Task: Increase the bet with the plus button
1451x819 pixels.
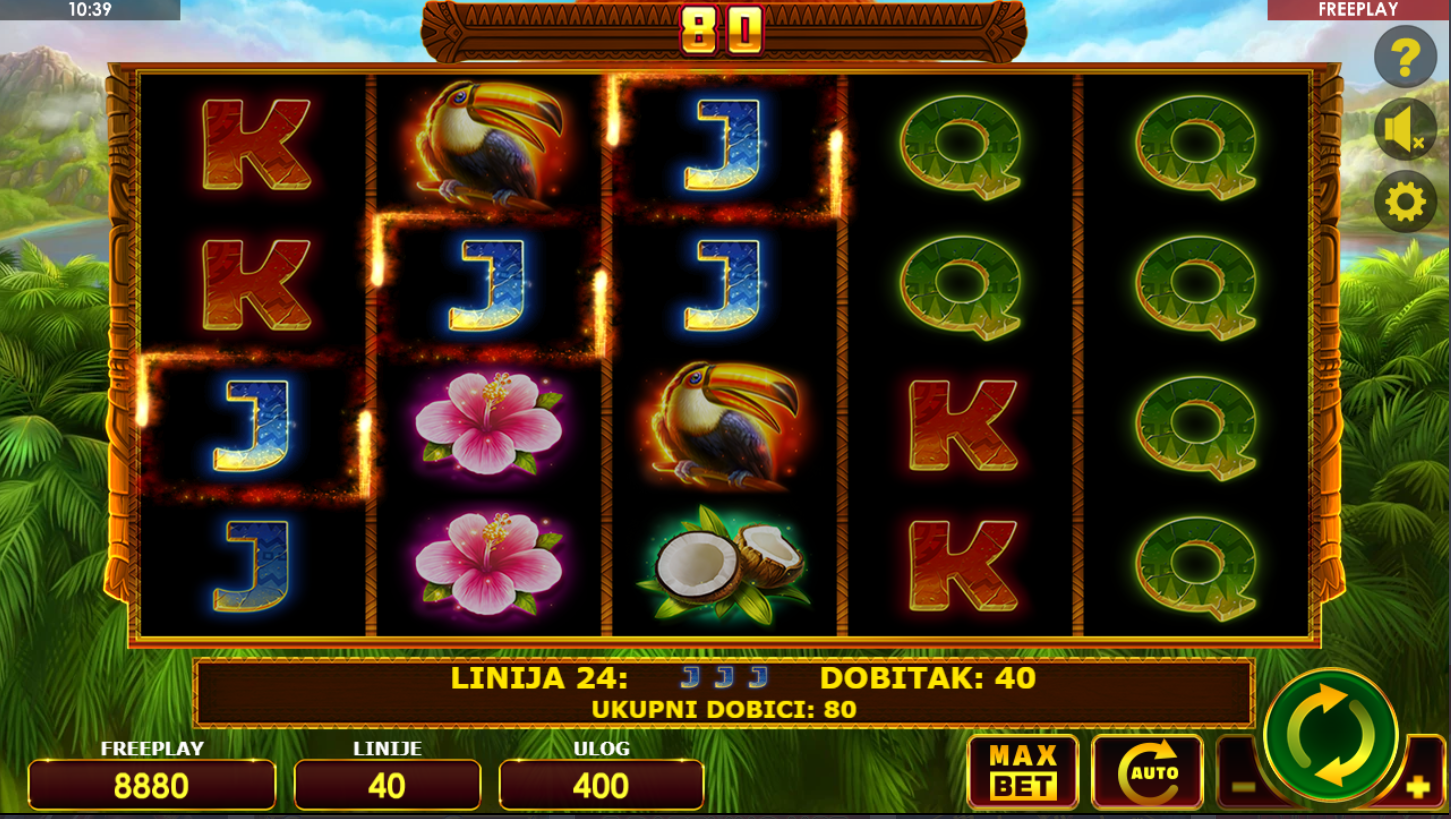Action: (x=1418, y=786)
